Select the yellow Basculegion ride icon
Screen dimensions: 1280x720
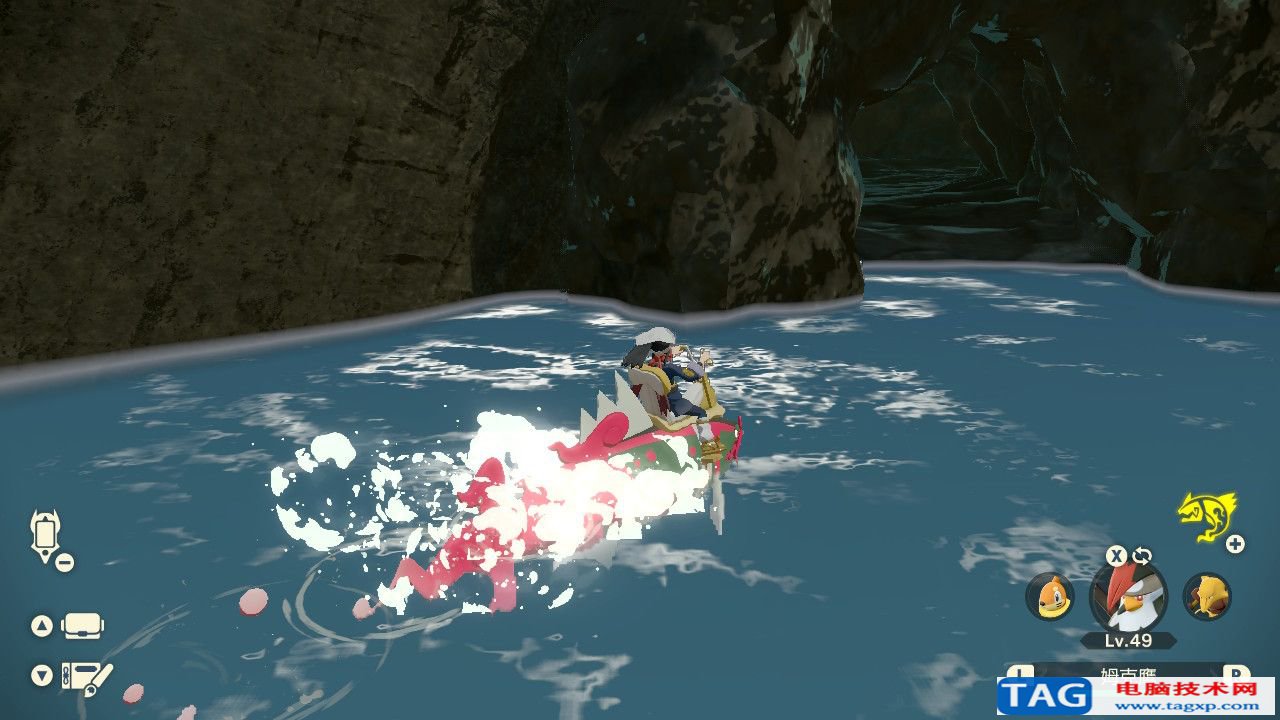[x=1205, y=514]
